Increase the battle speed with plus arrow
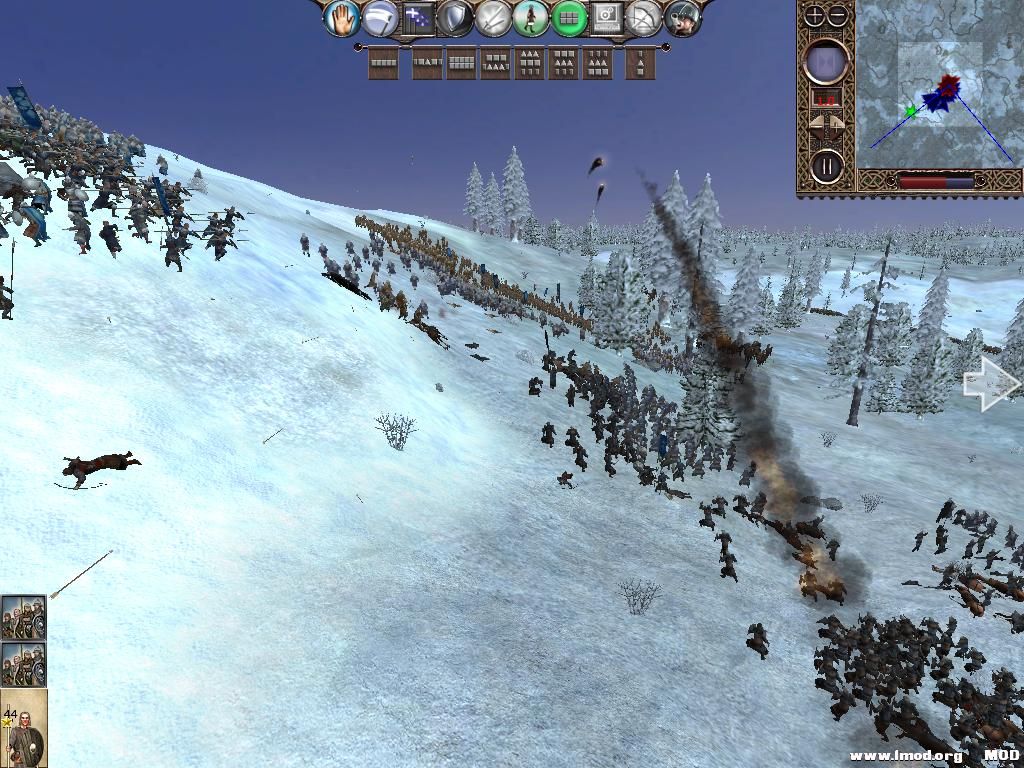The width and height of the screenshot is (1024, 768). point(839,124)
